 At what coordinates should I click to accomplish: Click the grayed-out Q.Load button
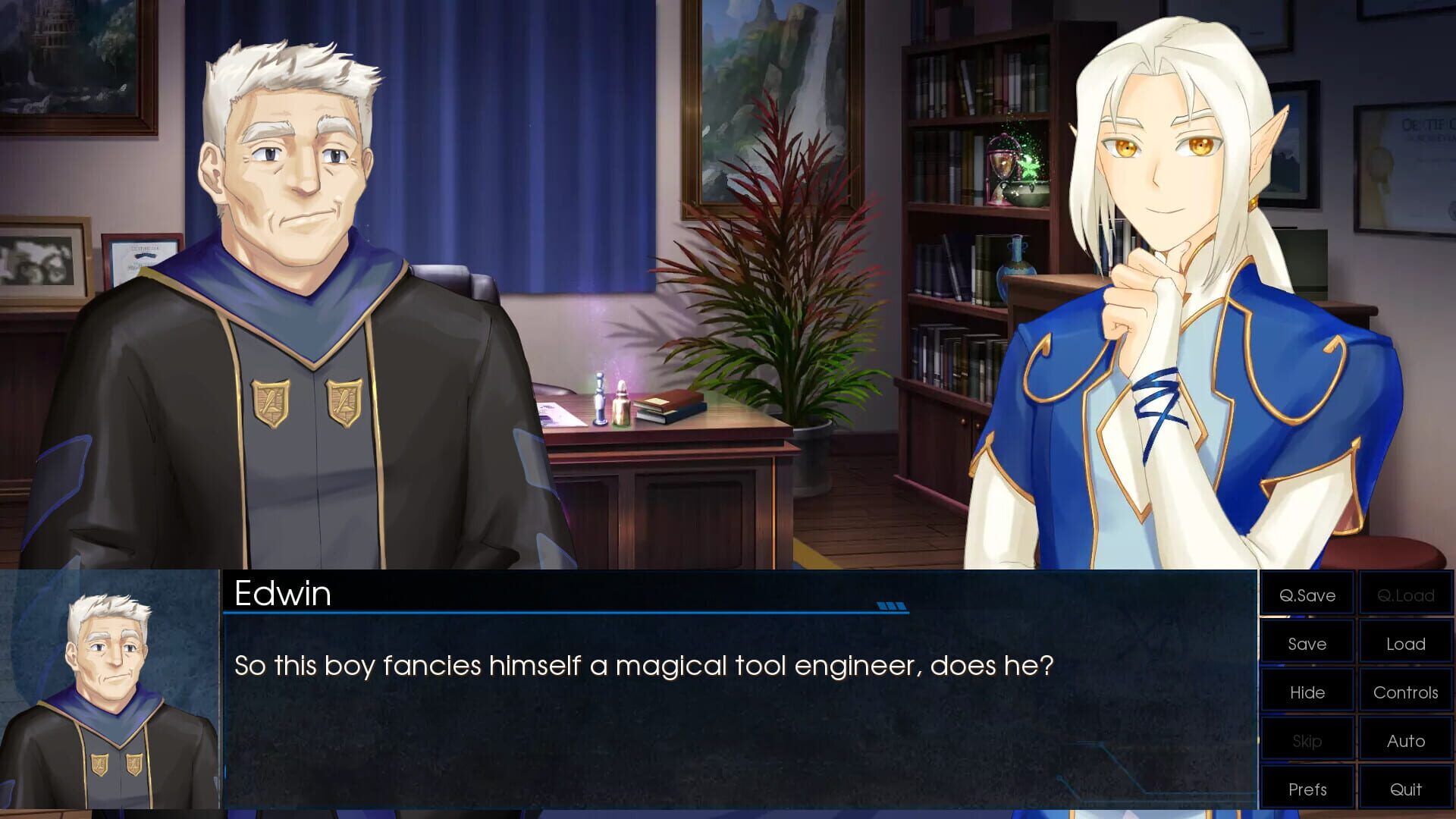point(1405,595)
